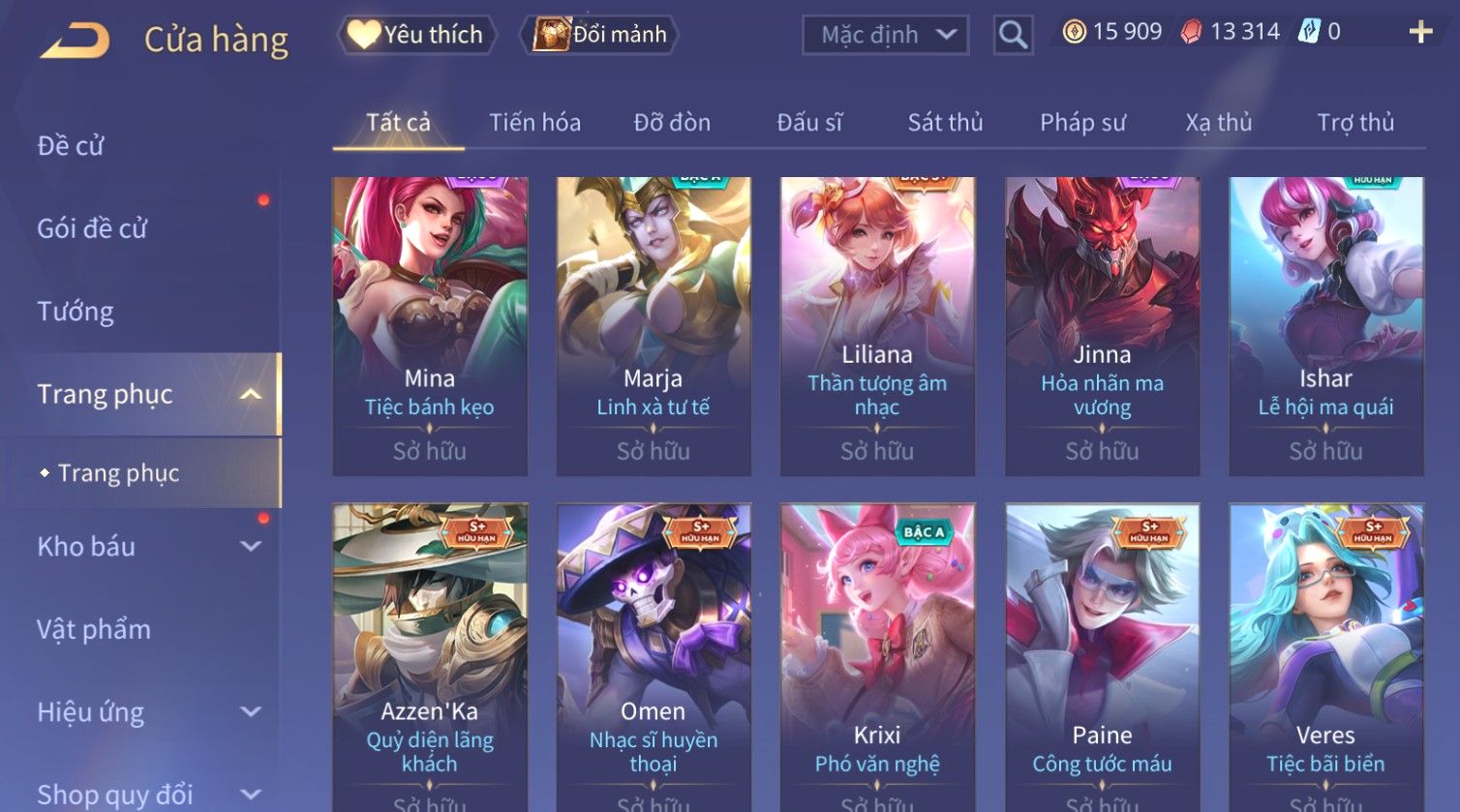This screenshot has width=1460, height=812.
Task: Open the Mặc định sort dropdown
Action: pyautogui.click(x=885, y=35)
